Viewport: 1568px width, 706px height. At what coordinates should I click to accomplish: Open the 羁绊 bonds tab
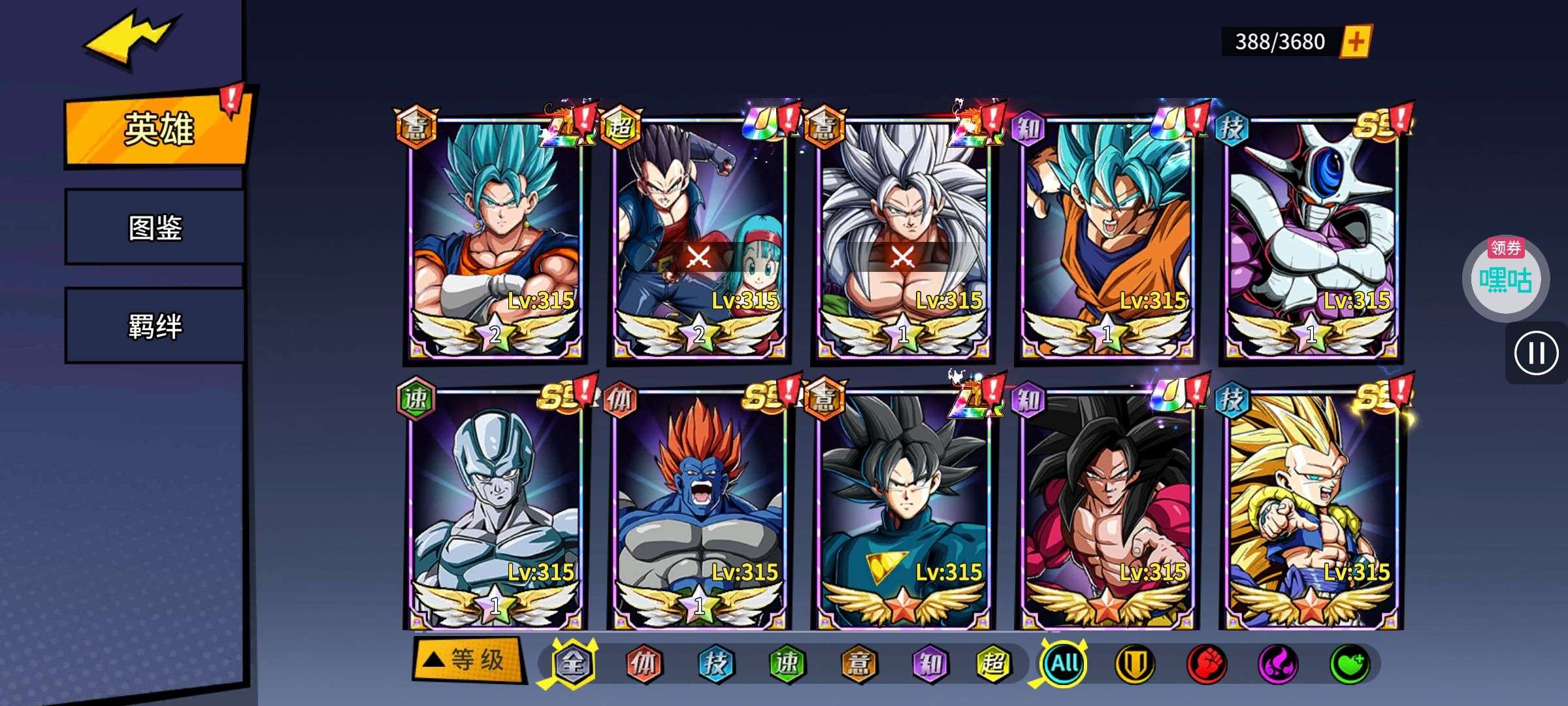[x=155, y=326]
